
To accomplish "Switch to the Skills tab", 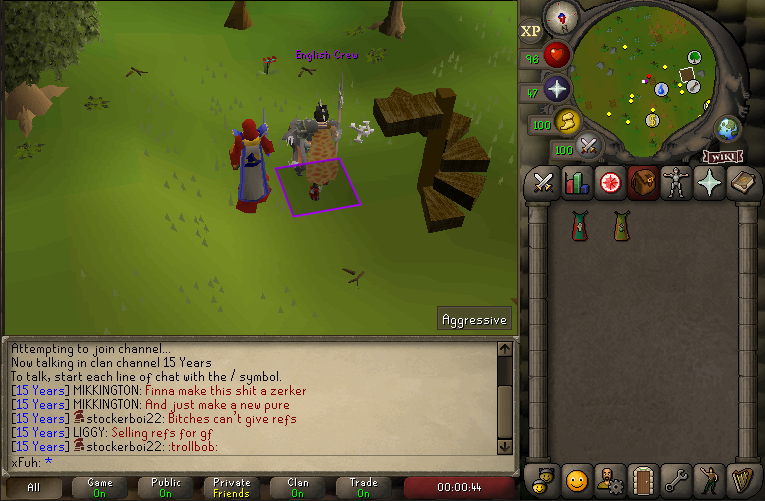I will click(x=576, y=183).
